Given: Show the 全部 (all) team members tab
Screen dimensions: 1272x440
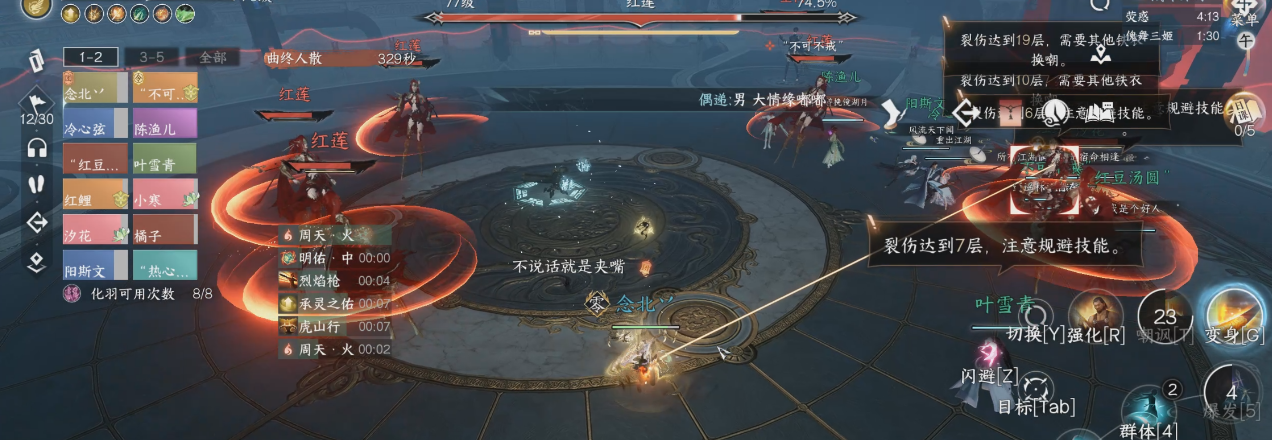Looking at the screenshot, I should 213,57.
